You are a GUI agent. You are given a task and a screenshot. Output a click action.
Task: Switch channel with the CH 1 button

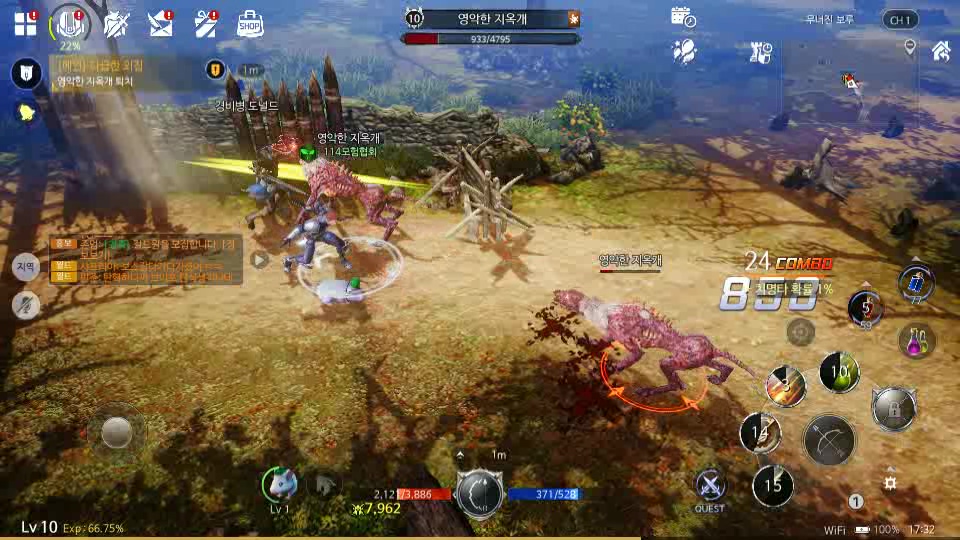click(899, 19)
